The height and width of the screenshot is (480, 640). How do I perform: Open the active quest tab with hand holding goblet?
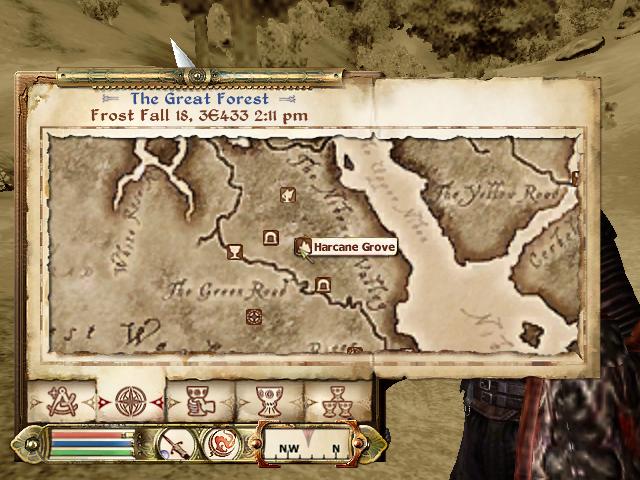pos(198,402)
